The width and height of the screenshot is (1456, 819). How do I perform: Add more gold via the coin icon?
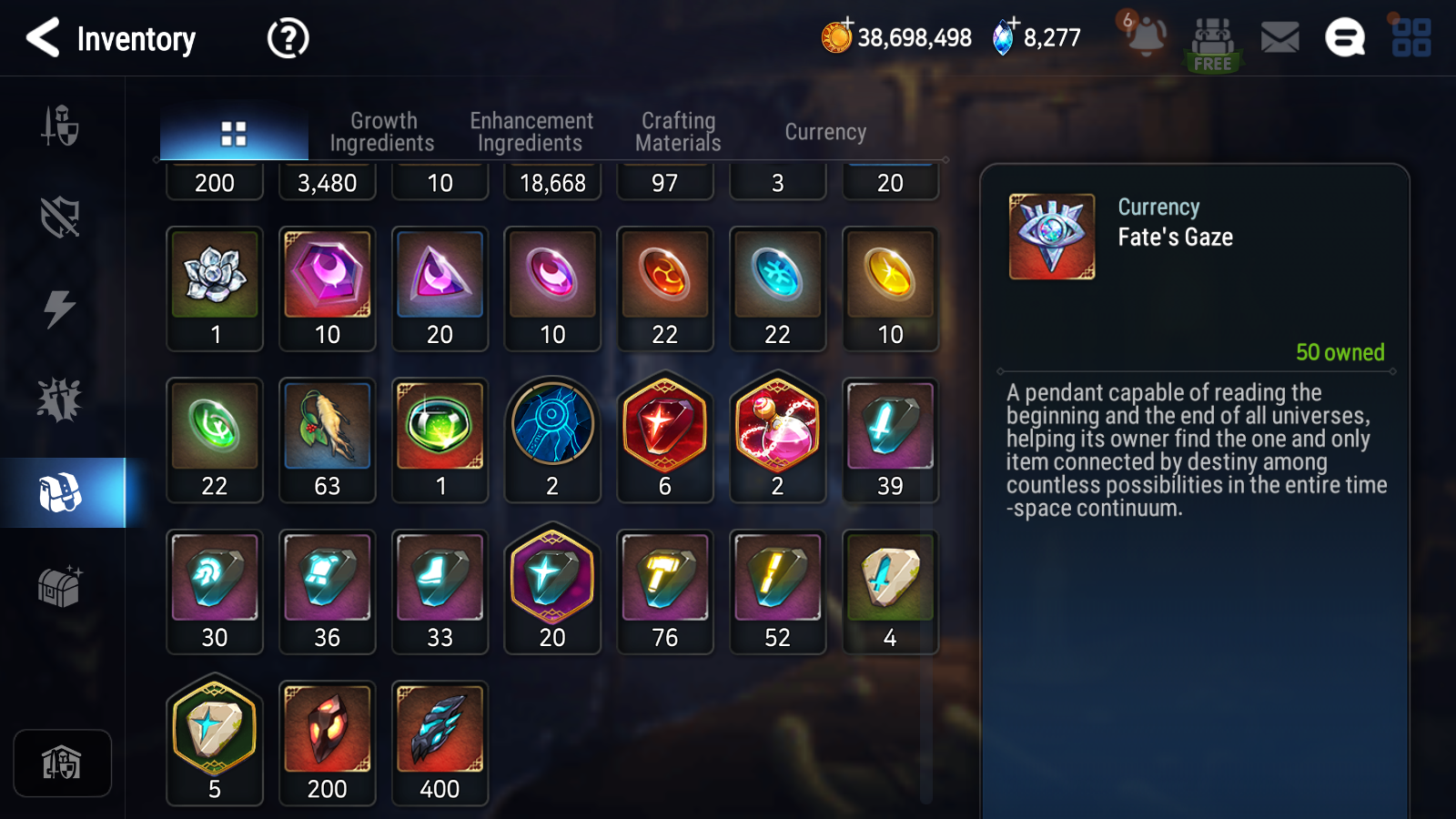pos(837,36)
